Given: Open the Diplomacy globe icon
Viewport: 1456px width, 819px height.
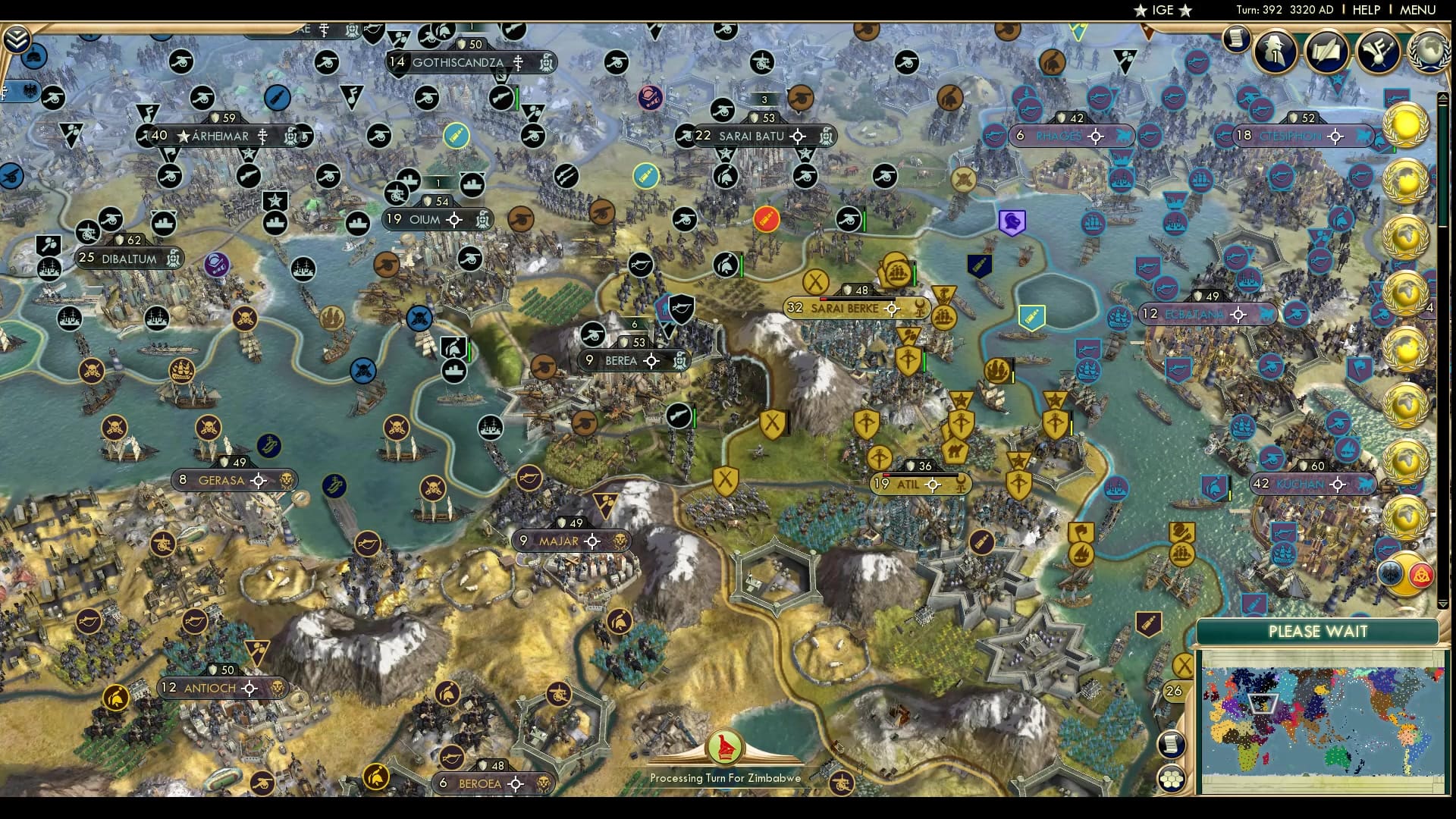Looking at the screenshot, I should pos(1429,53).
